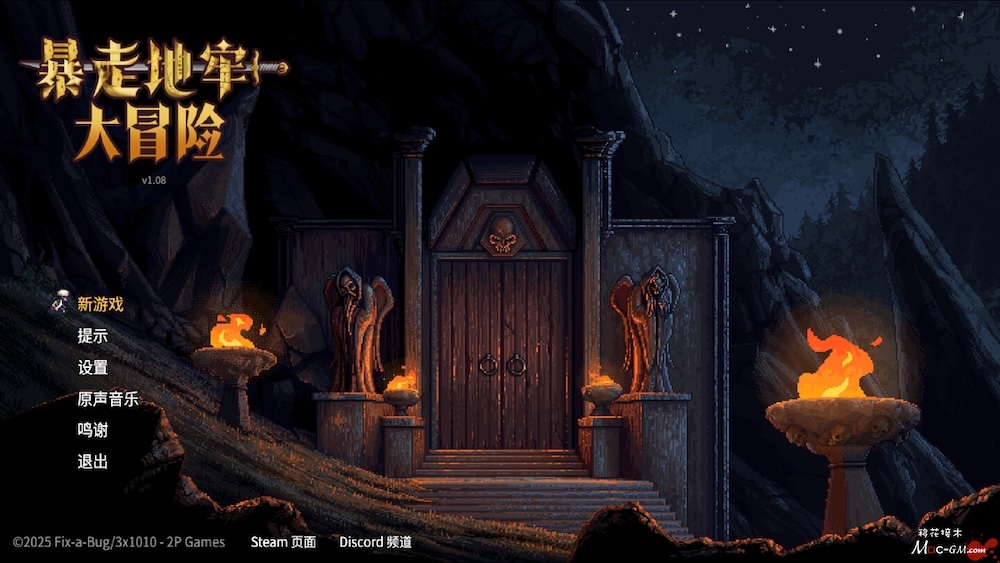Choose 退出 to quit the game
Screen dimensions: 1000x563
92,461
